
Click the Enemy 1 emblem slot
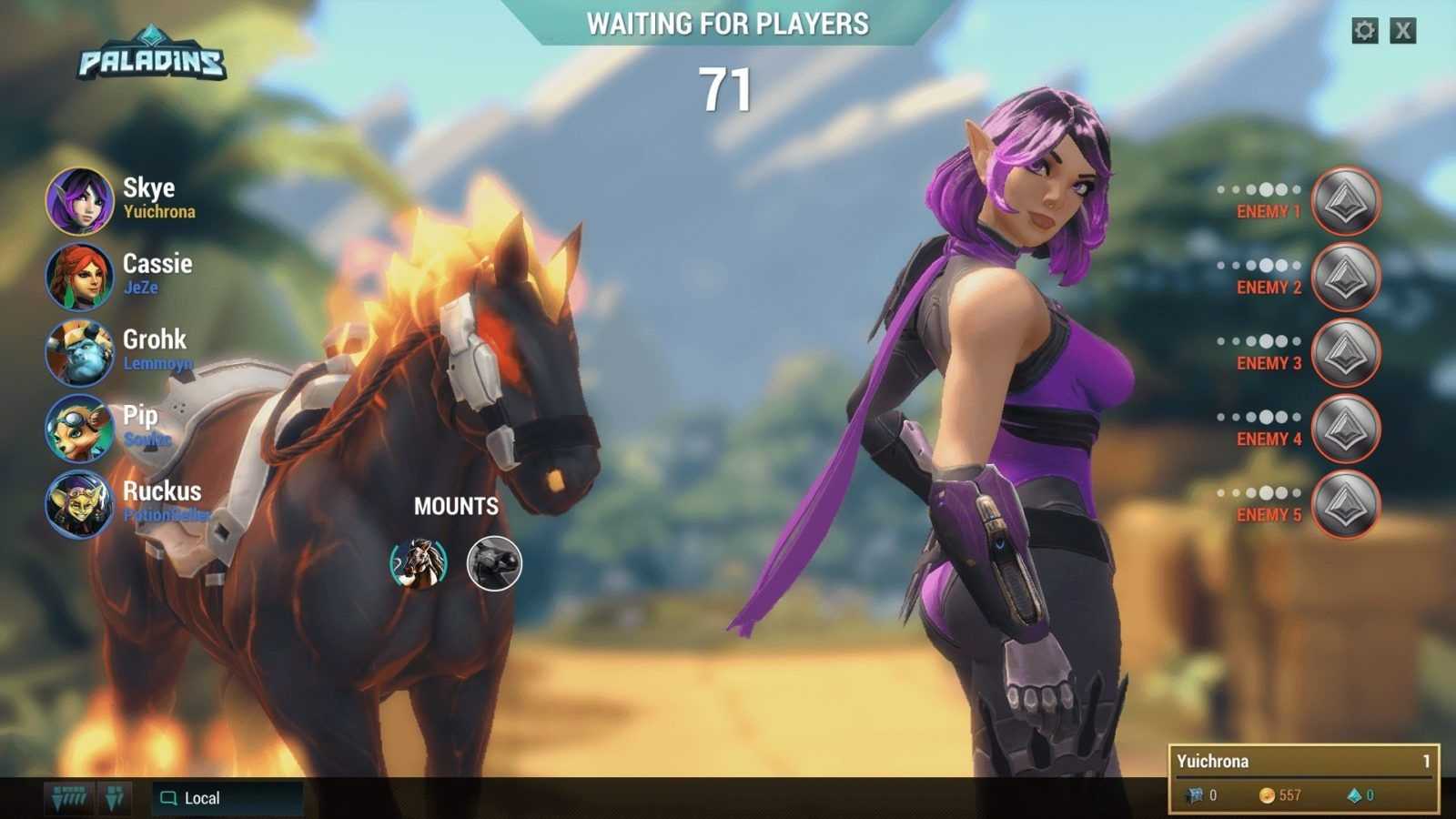click(1345, 201)
